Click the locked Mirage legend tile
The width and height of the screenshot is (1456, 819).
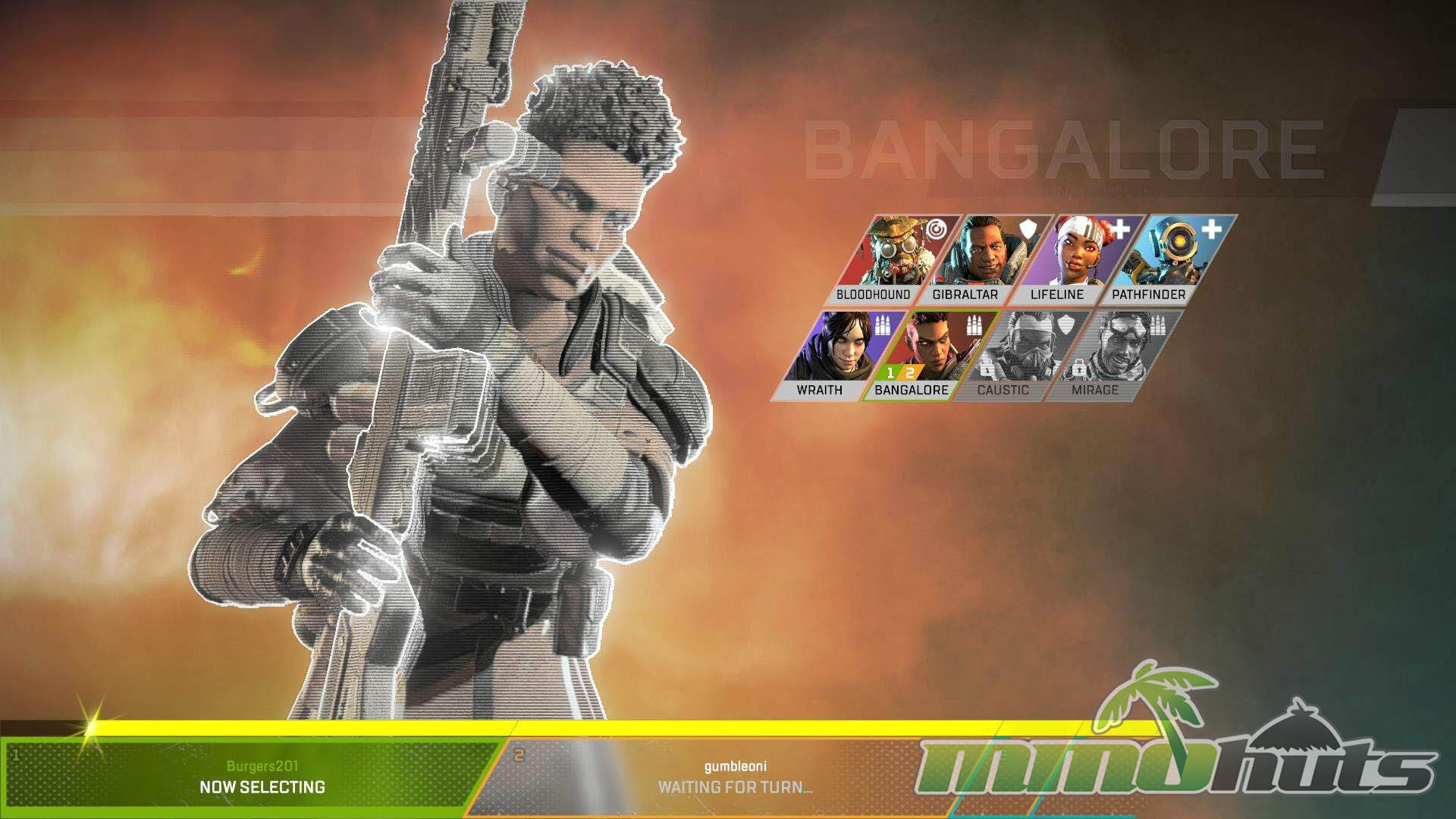(1105, 355)
